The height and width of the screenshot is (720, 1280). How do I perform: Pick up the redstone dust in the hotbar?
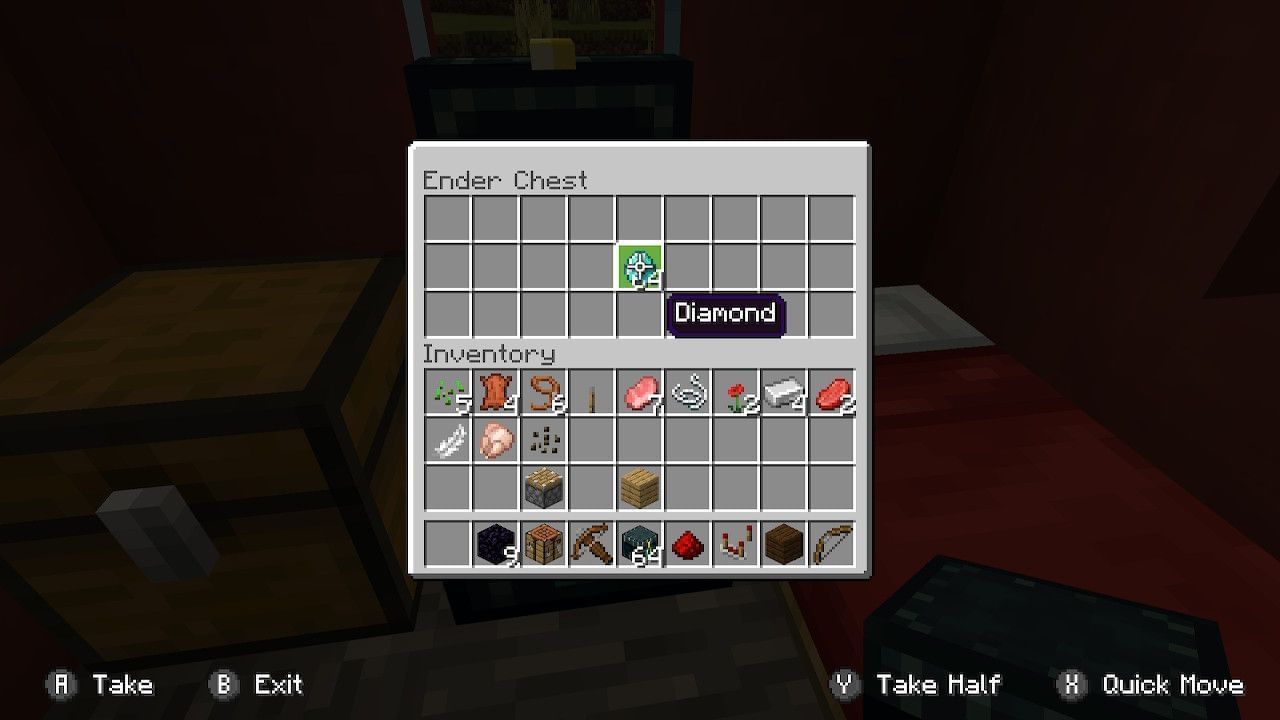click(x=687, y=541)
